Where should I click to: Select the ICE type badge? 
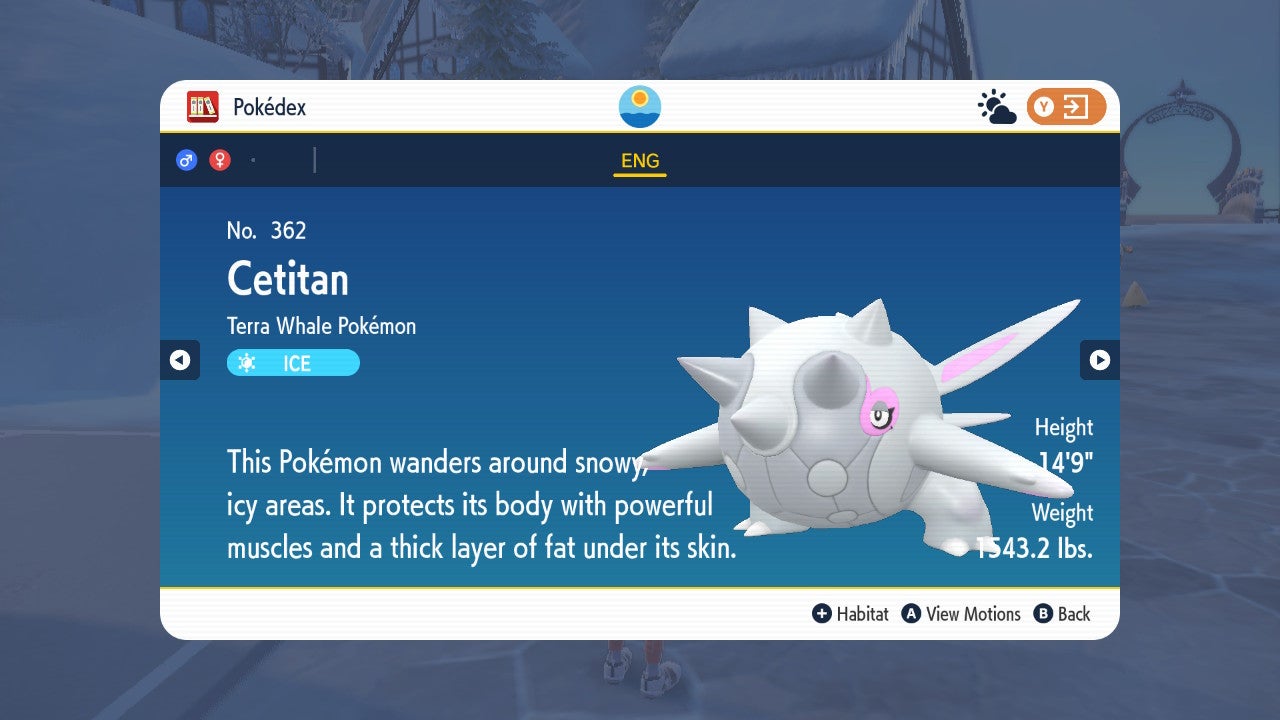tap(293, 363)
